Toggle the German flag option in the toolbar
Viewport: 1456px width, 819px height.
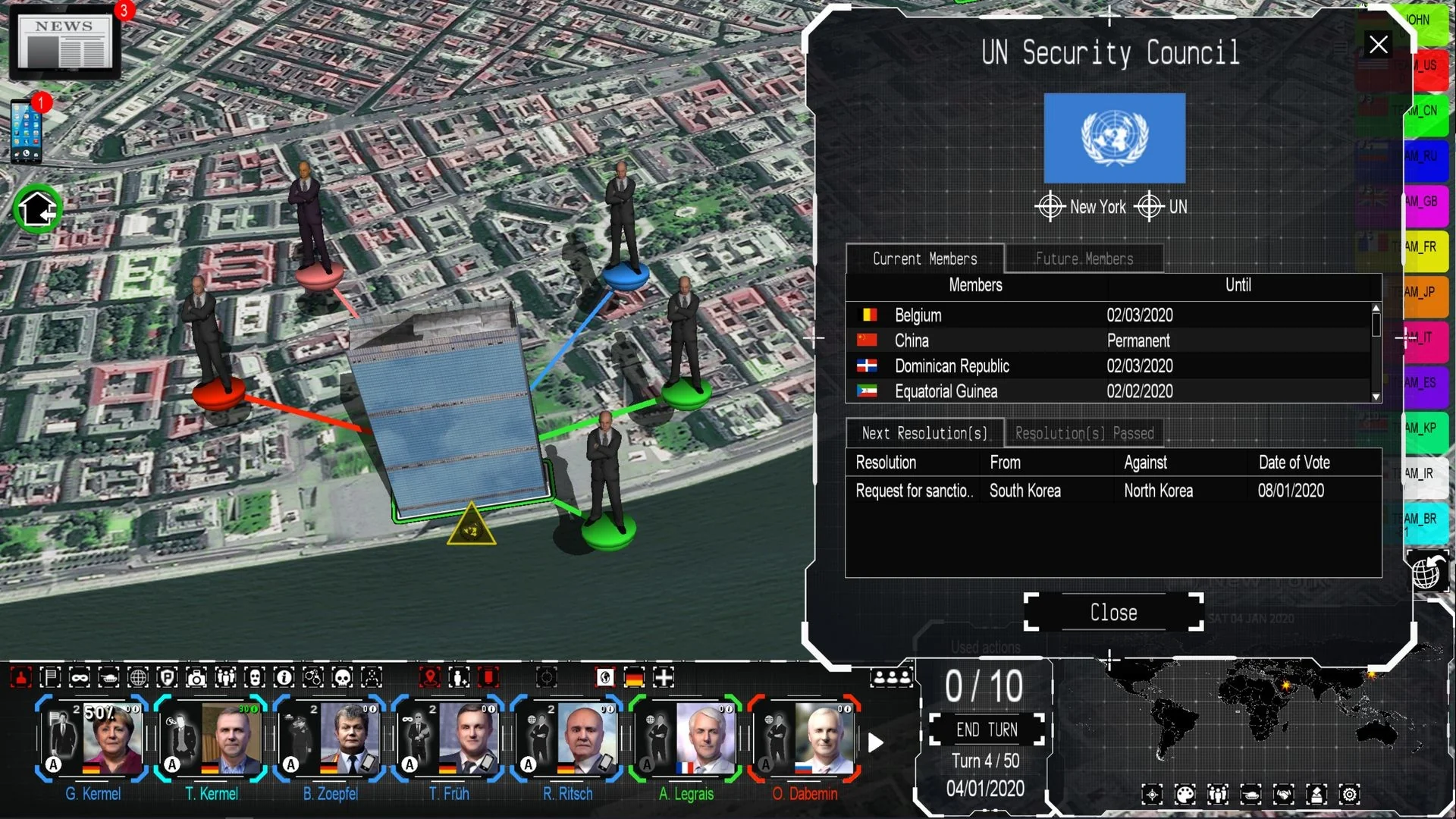click(x=635, y=677)
